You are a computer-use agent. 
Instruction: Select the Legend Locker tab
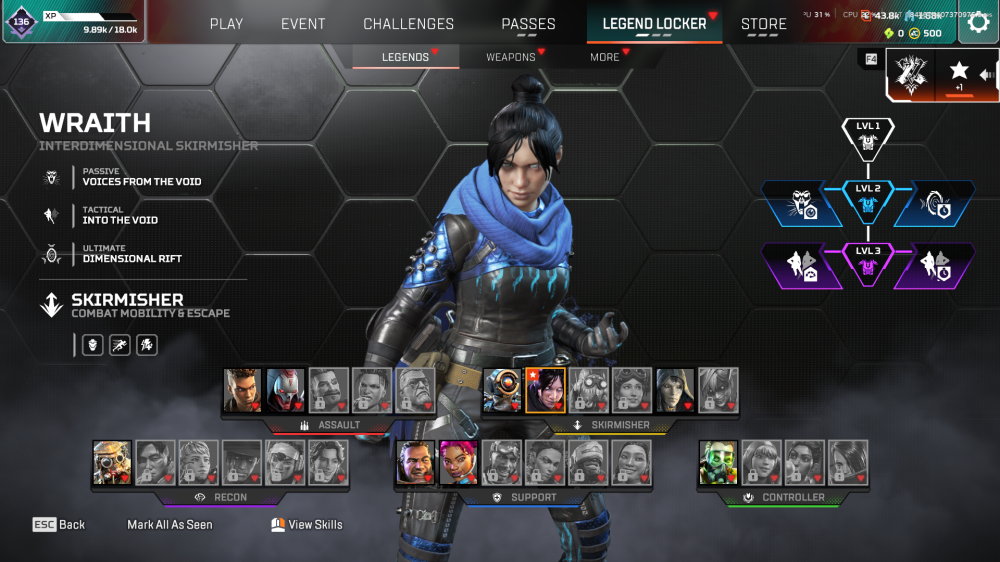tap(654, 24)
